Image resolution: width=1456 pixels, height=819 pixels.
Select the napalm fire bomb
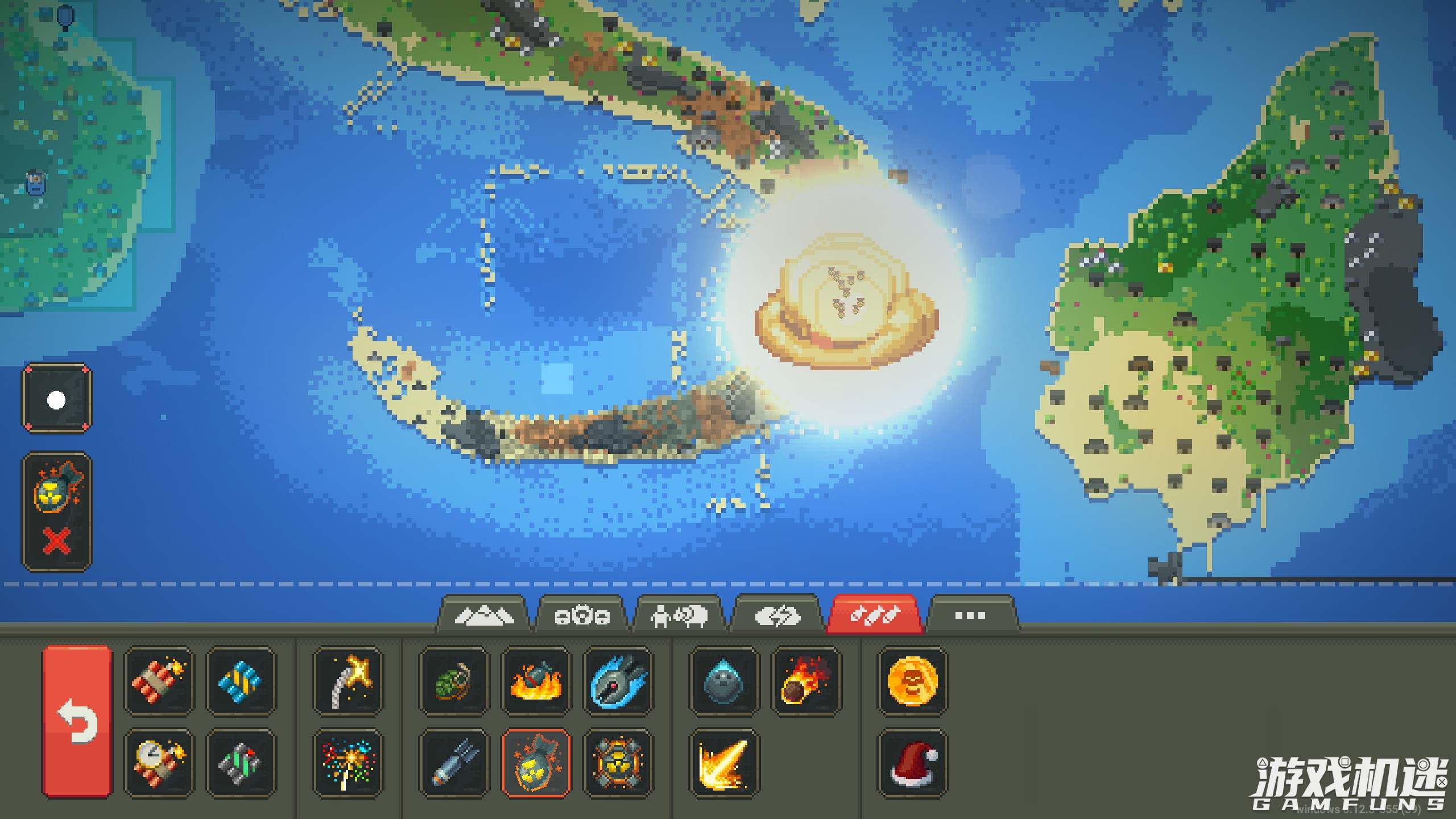point(536,680)
